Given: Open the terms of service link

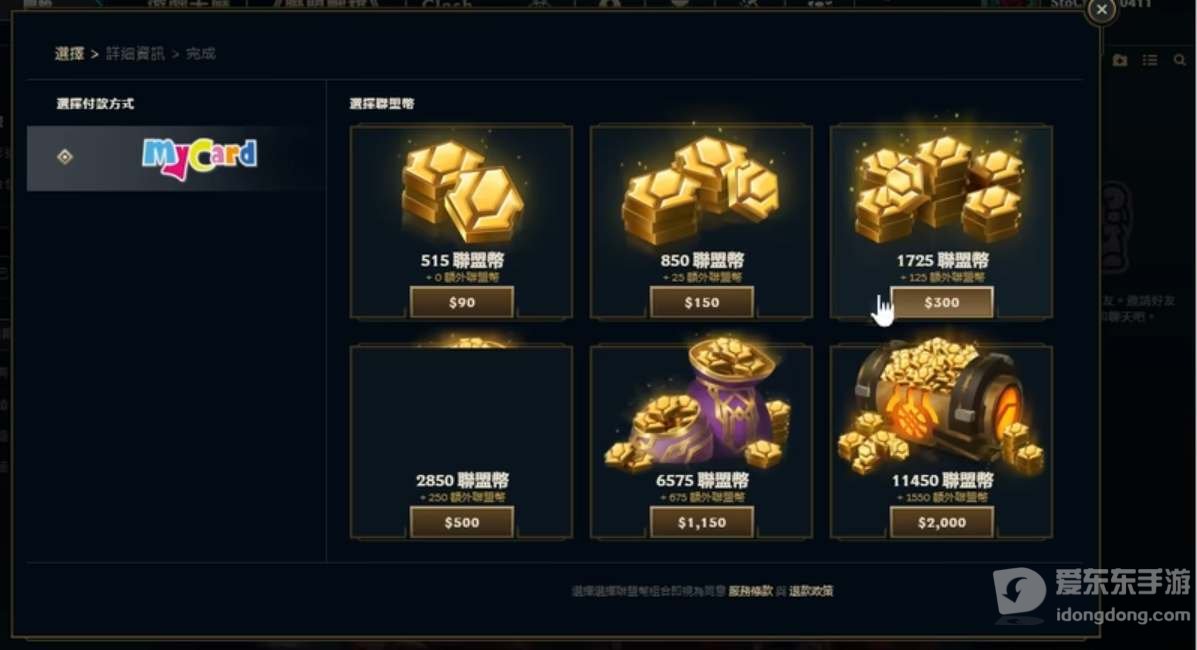Looking at the screenshot, I should pos(750,591).
